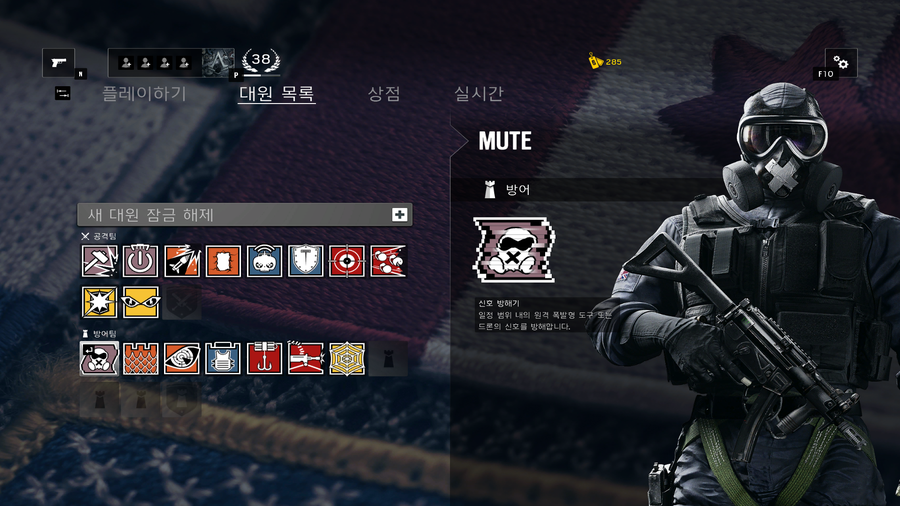The width and height of the screenshot is (900, 506).
Task: Select Blitz's yellow flash operator icon
Action: [99, 302]
